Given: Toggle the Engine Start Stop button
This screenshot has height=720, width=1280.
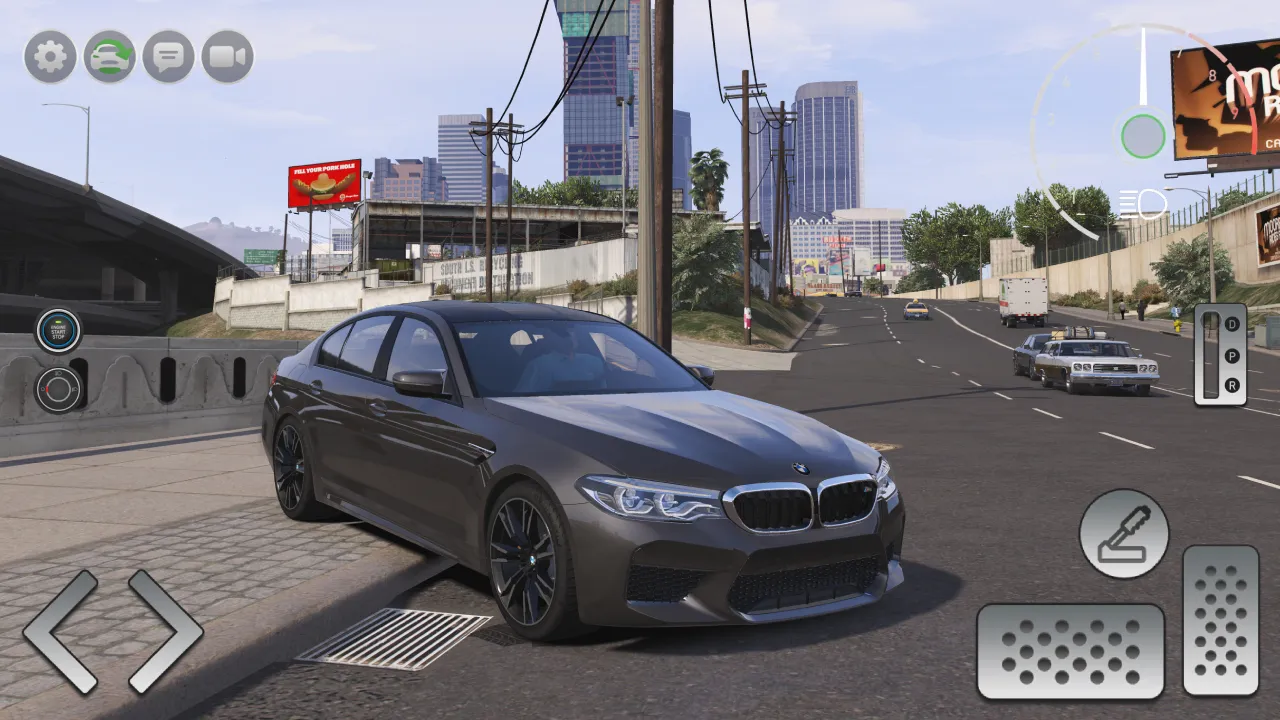Looking at the screenshot, I should pyautogui.click(x=58, y=330).
